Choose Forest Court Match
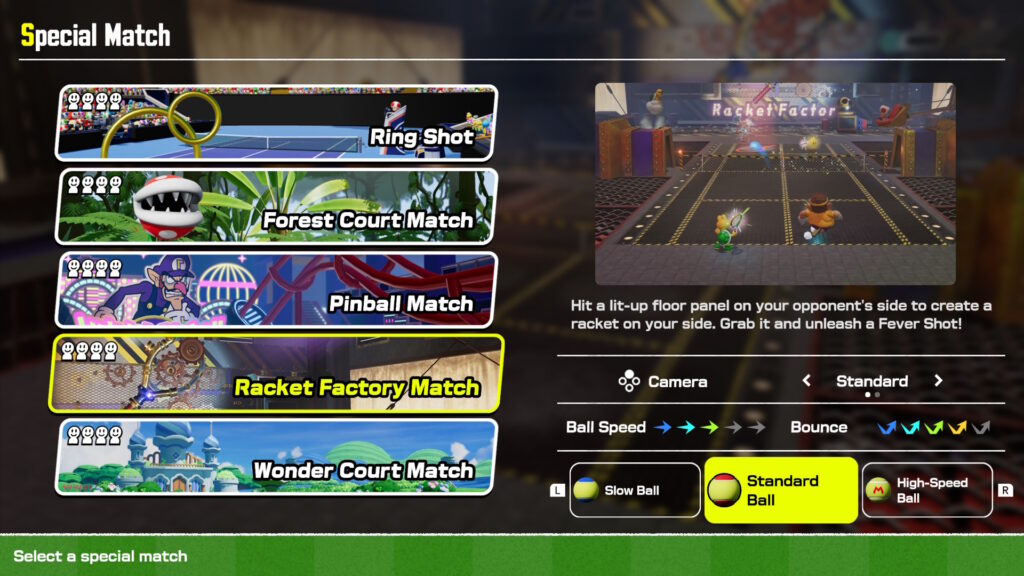The height and width of the screenshot is (576, 1024). [x=277, y=206]
